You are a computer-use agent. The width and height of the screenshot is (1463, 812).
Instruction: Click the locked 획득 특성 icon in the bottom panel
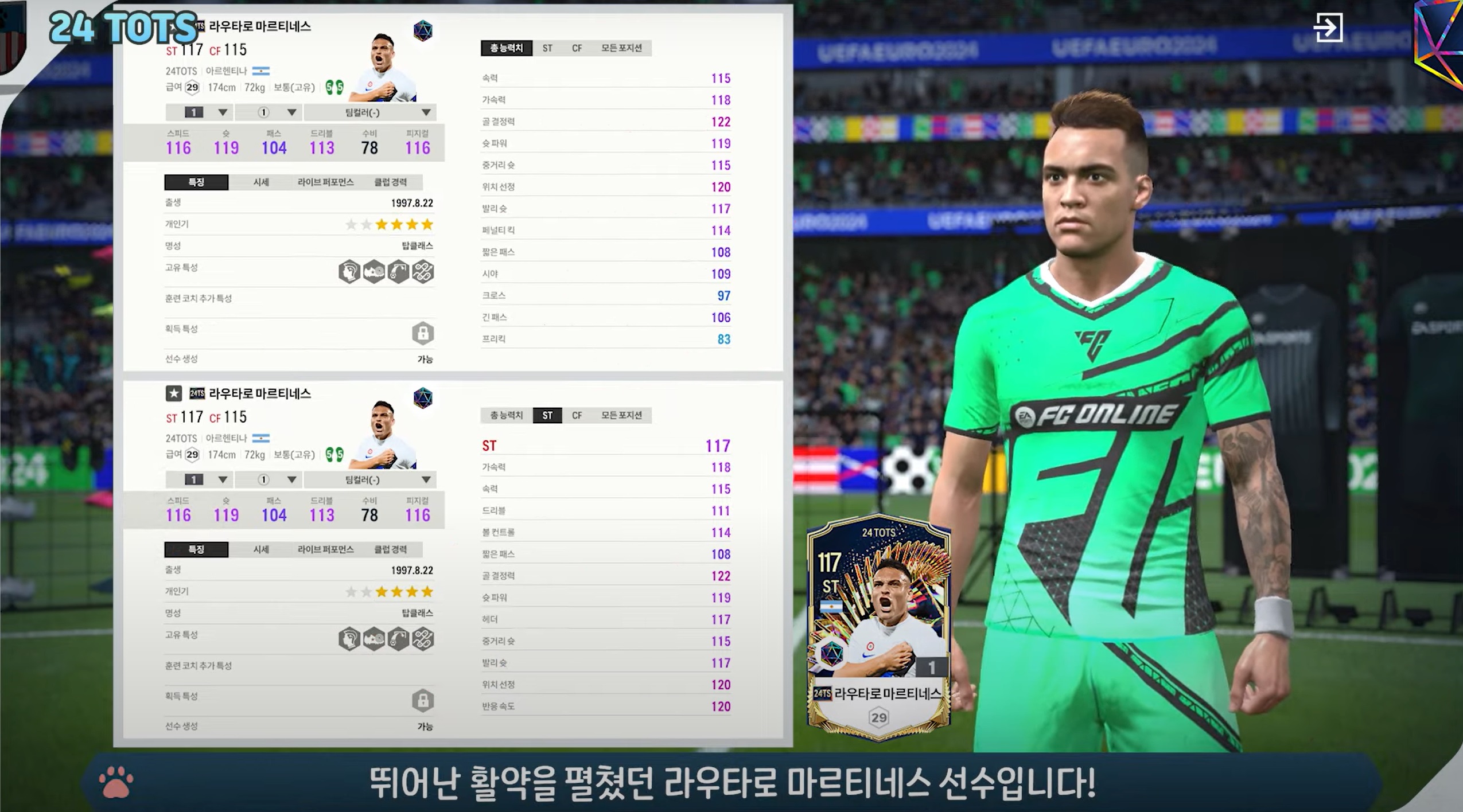pos(423,700)
